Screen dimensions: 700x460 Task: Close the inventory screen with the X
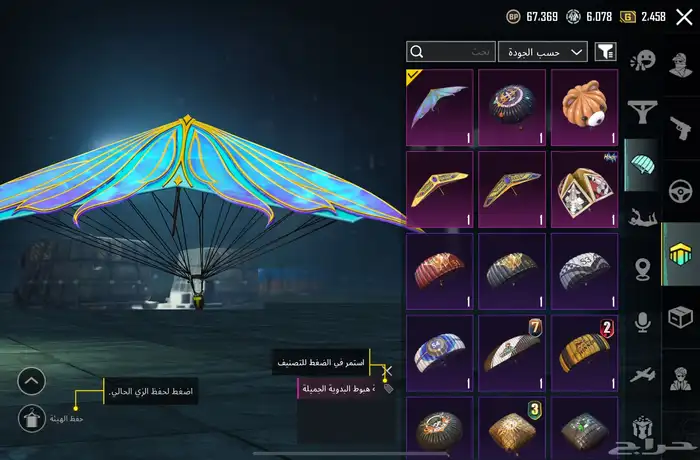(x=684, y=16)
